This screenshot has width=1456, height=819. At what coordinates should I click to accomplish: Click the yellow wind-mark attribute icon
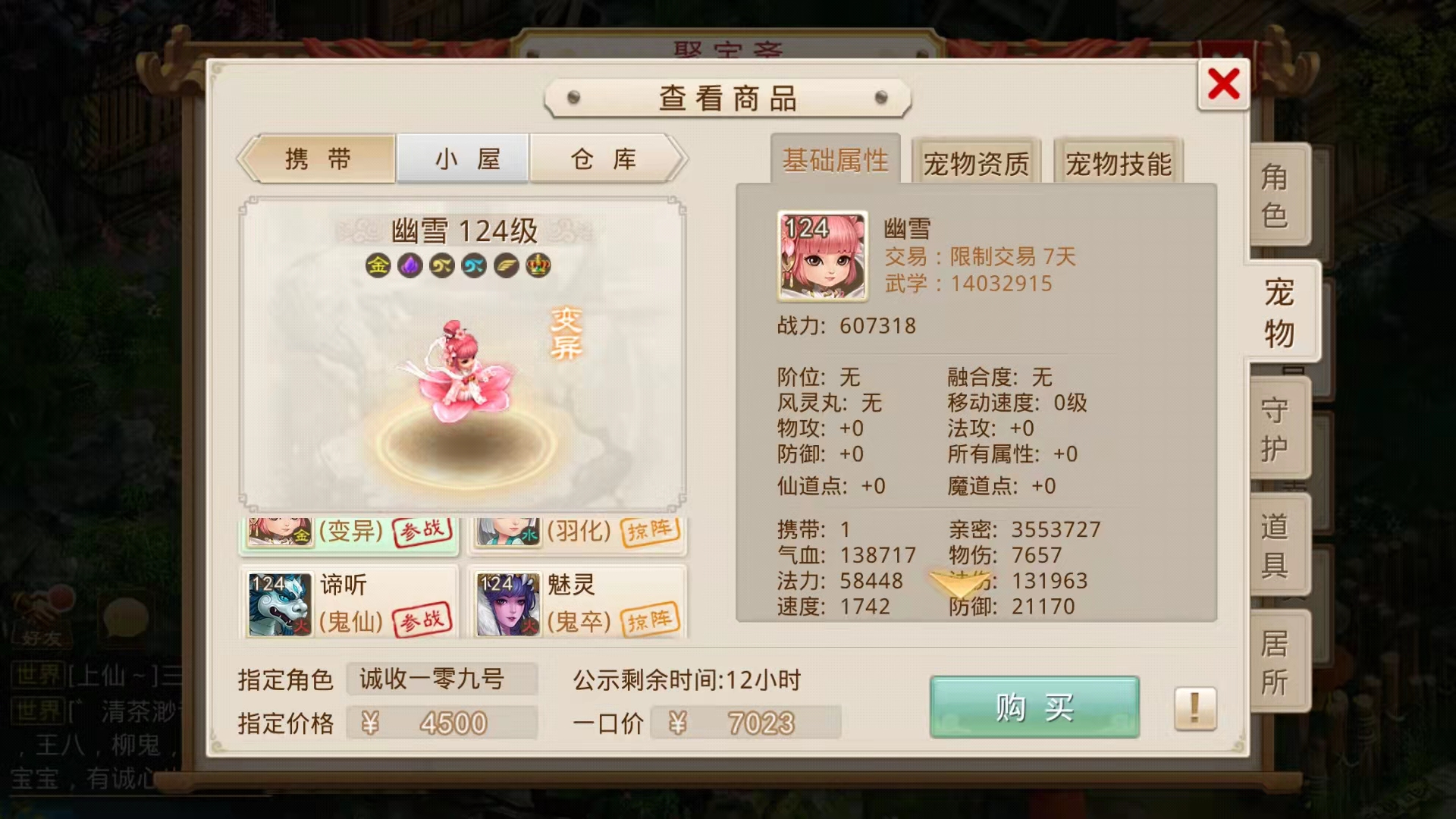tap(442, 265)
